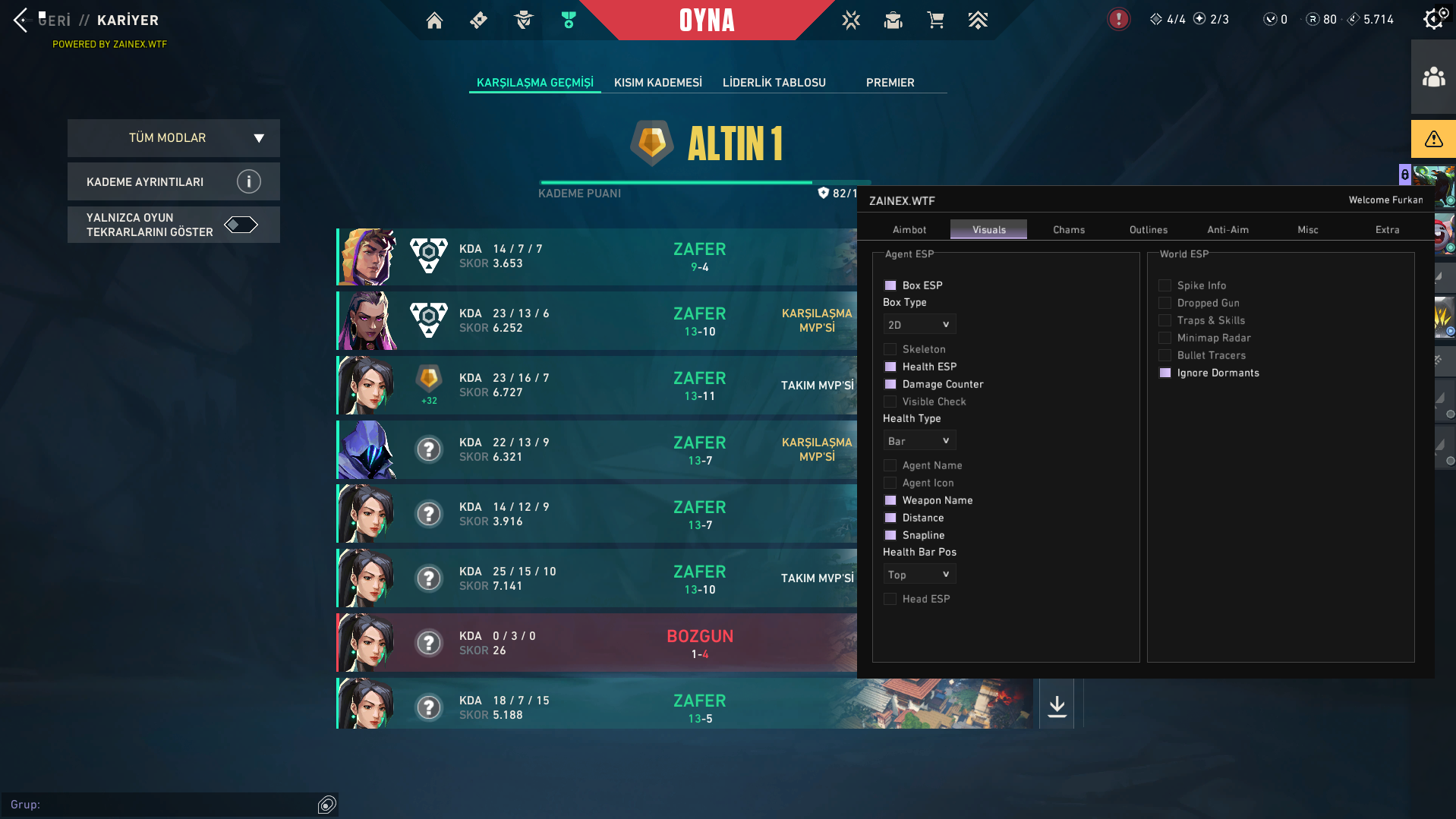Click the PREMIER menu item
The width and height of the screenshot is (1456, 819).
890,82
